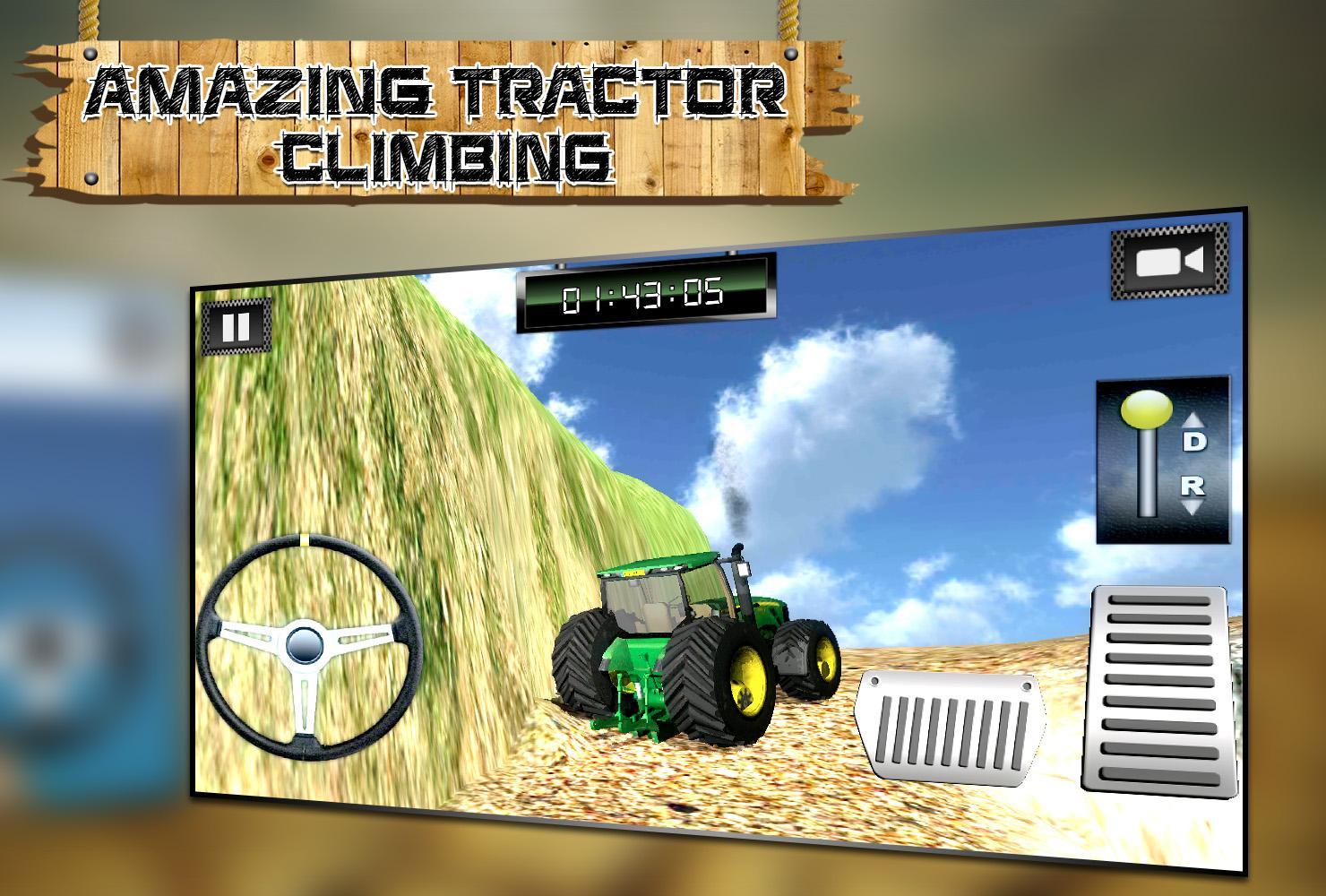
Task: Switch camera angle using the camcorder icon
Action: point(1171,263)
